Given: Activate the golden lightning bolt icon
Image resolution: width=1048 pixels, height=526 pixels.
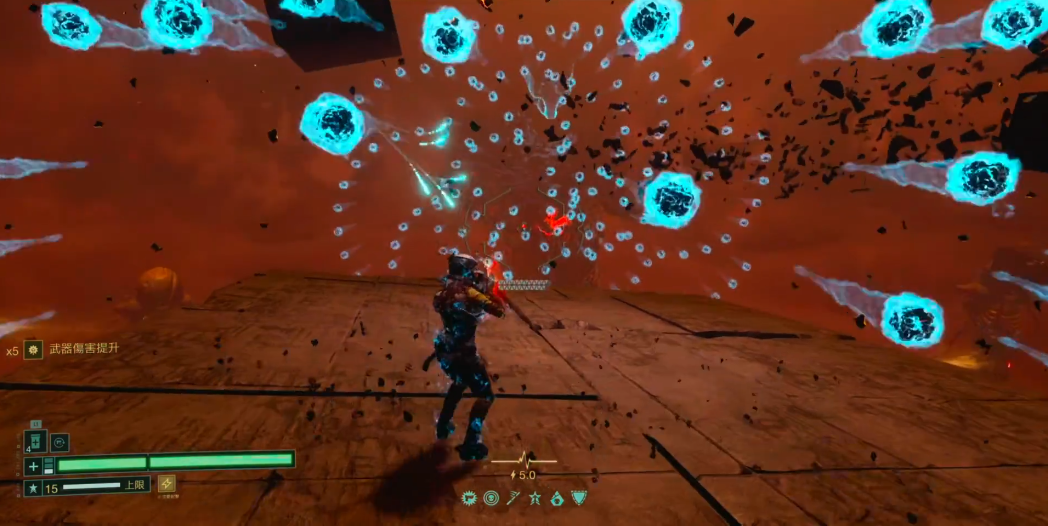Looking at the screenshot, I should point(166,485).
